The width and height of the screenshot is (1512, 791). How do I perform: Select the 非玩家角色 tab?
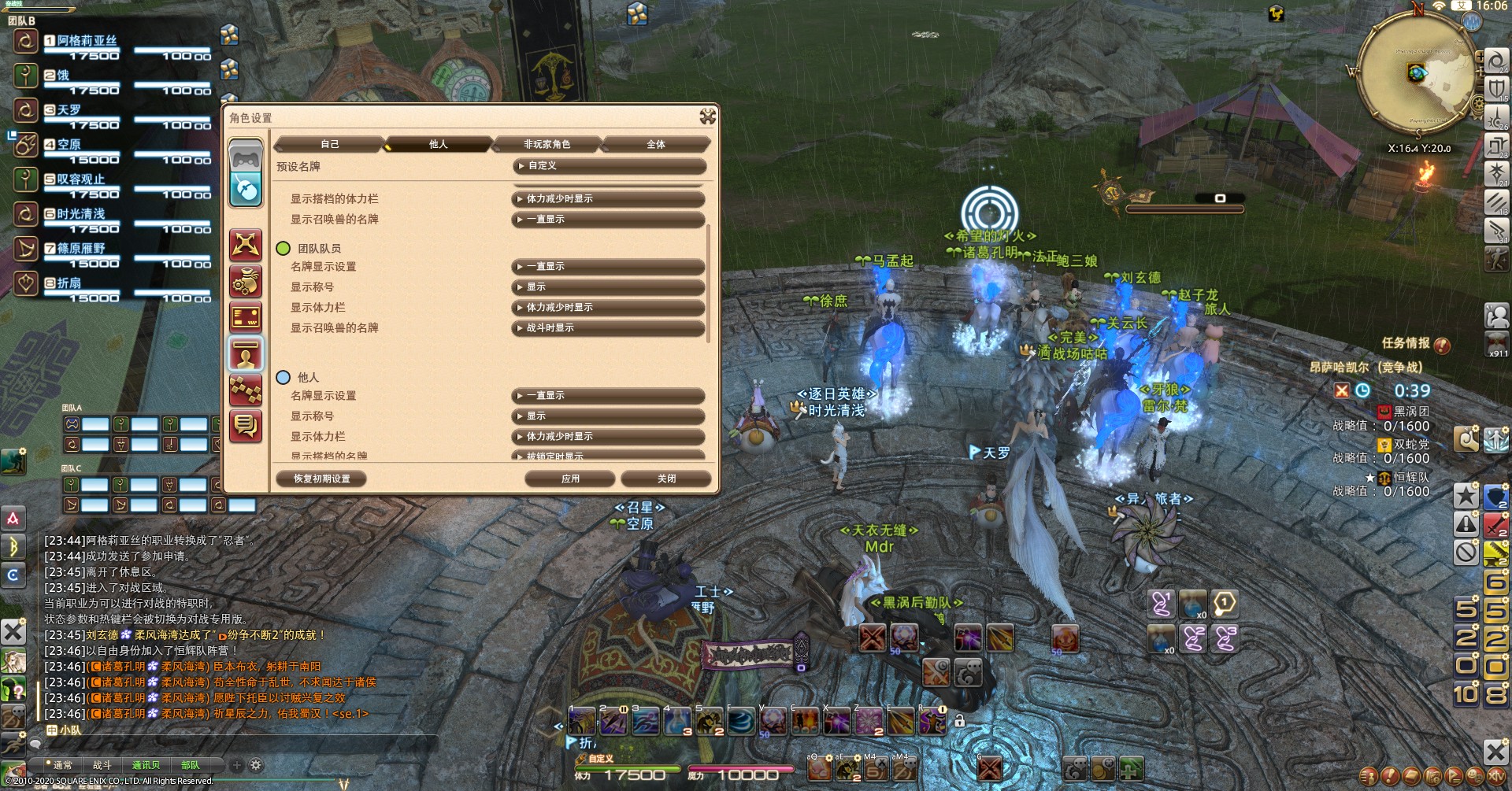point(547,144)
